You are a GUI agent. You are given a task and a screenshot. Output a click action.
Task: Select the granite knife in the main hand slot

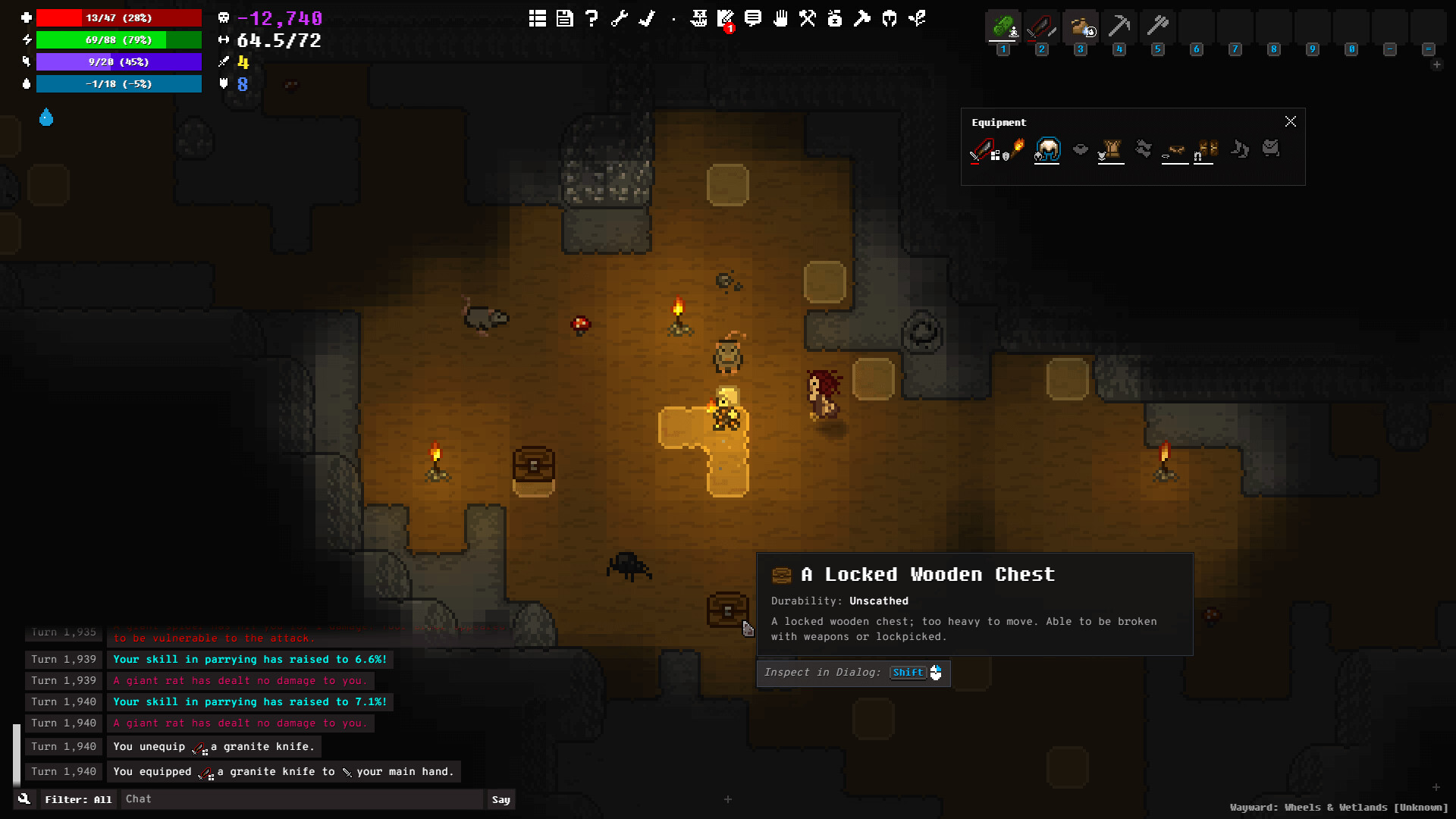pyautogui.click(x=983, y=150)
